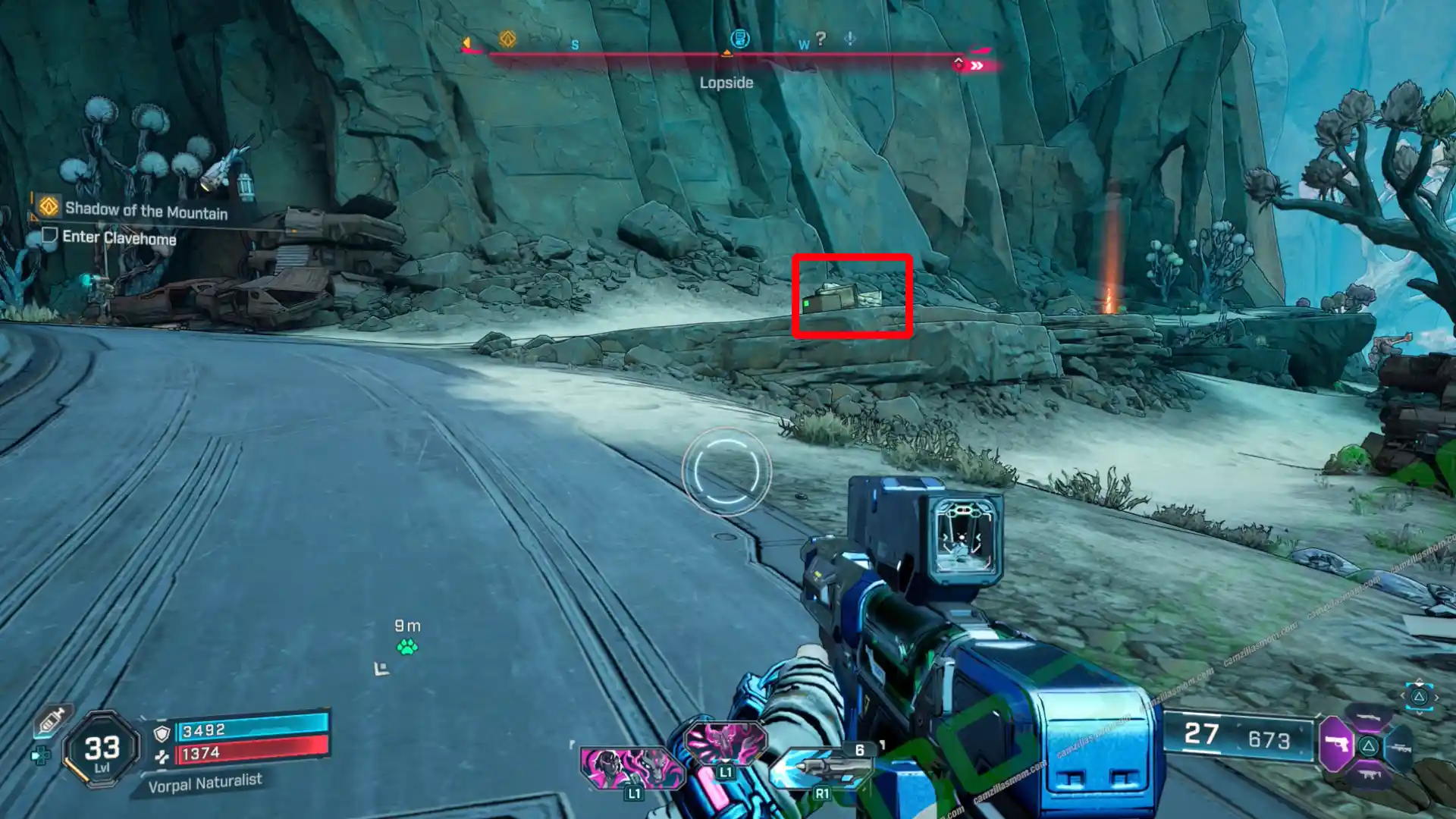The height and width of the screenshot is (819, 1456).
Task: Activate the pink horned beast skill icon
Action: (725, 742)
